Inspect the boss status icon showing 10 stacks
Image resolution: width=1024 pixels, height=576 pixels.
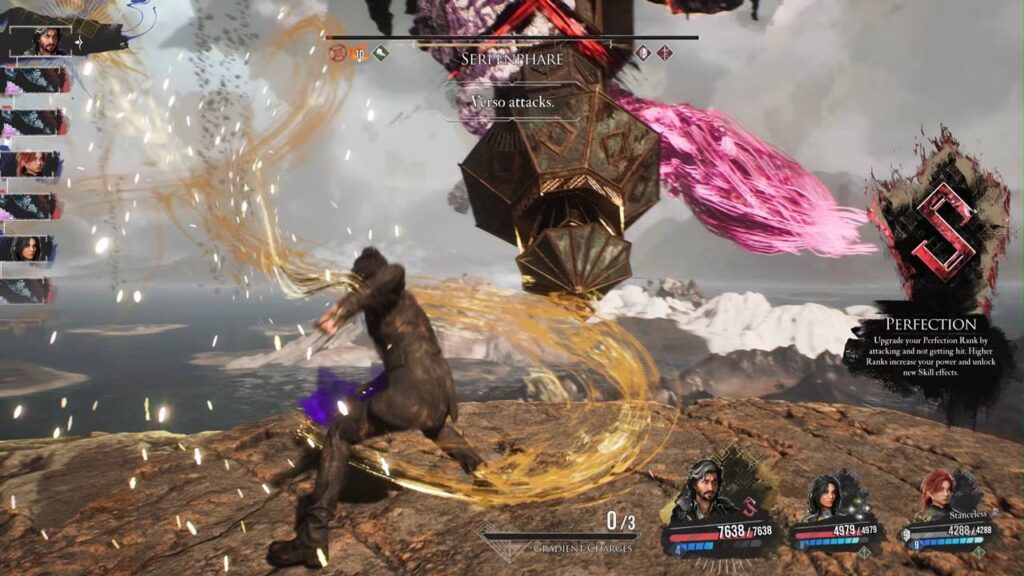[359, 53]
